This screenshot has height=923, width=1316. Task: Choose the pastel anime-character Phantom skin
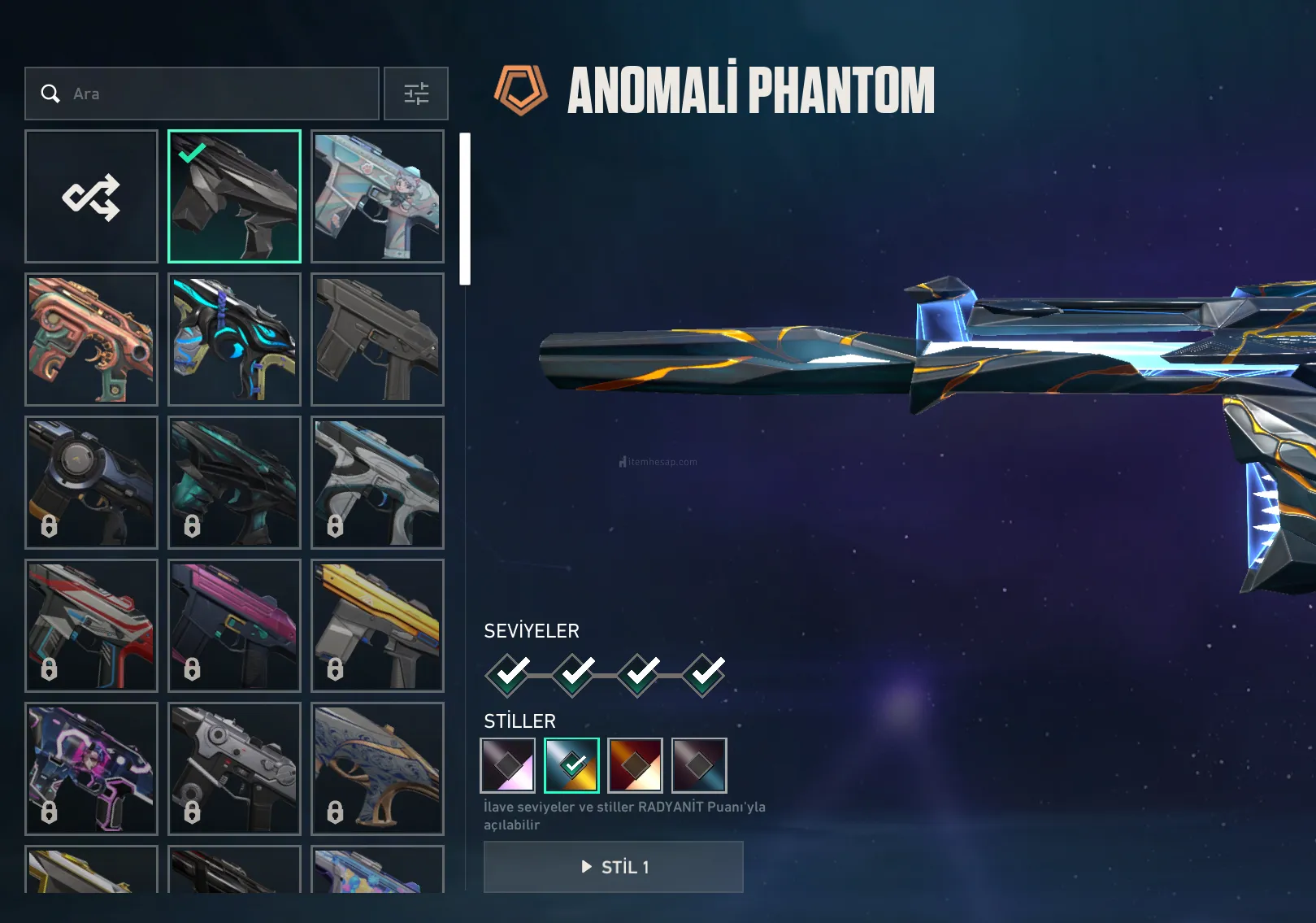click(x=377, y=197)
